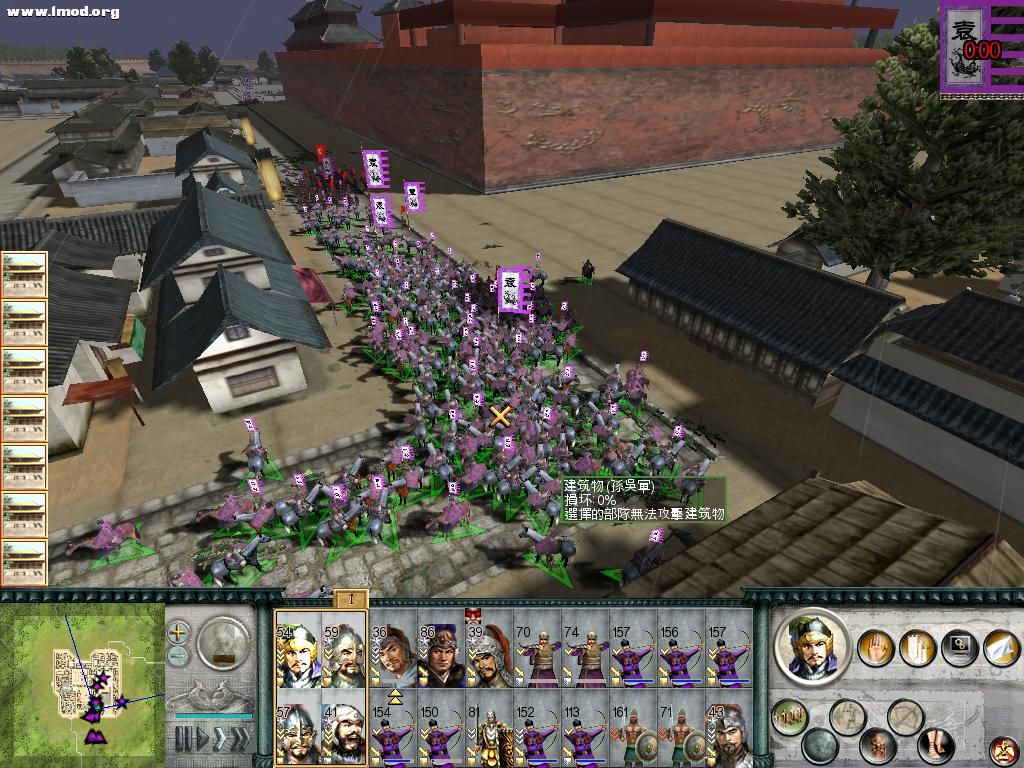1024x768 pixels.
Task: Select the general unit with 59 men
Action: pos(344,651)
